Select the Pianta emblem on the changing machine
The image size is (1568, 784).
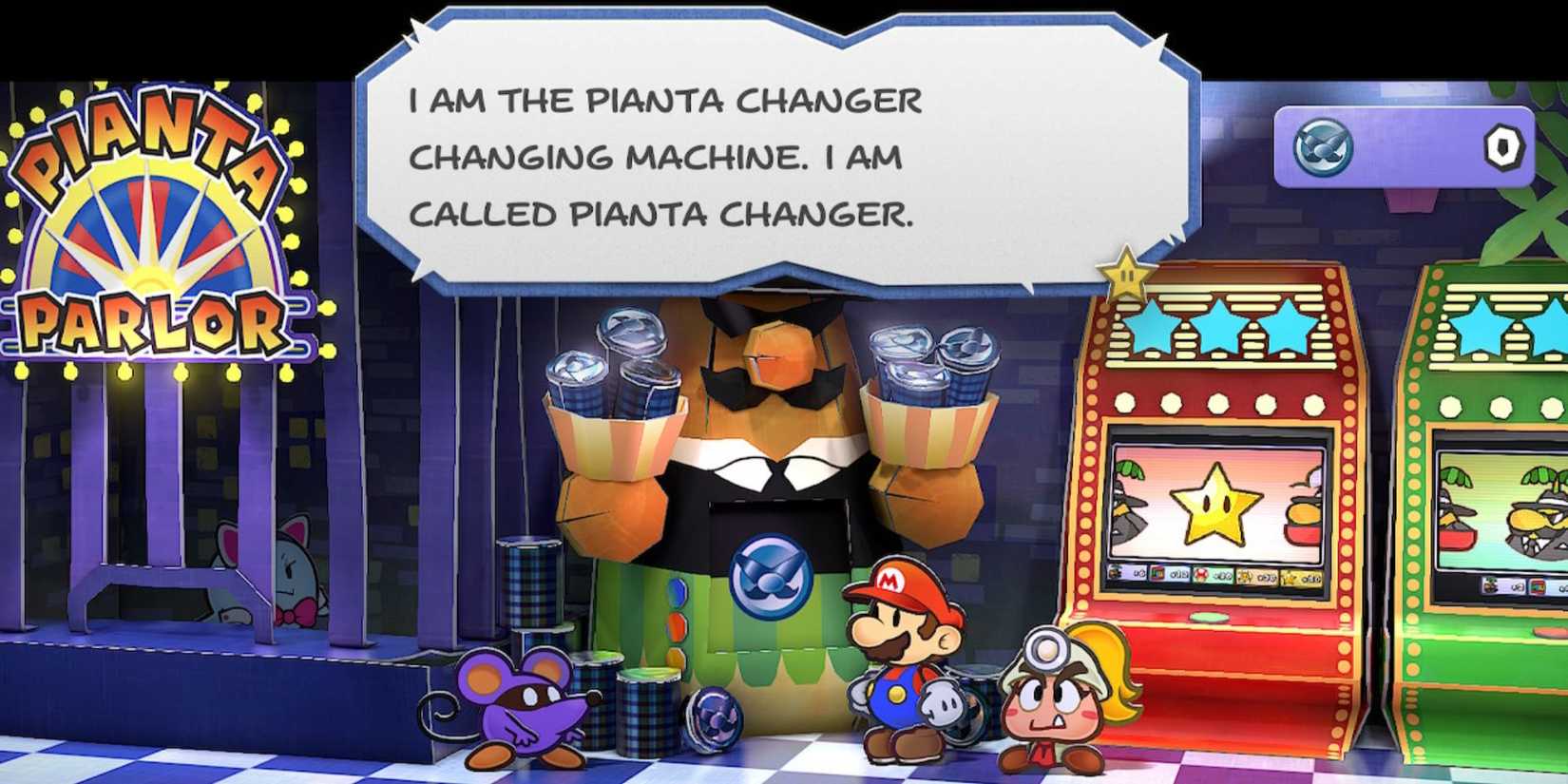pos(770,573)
